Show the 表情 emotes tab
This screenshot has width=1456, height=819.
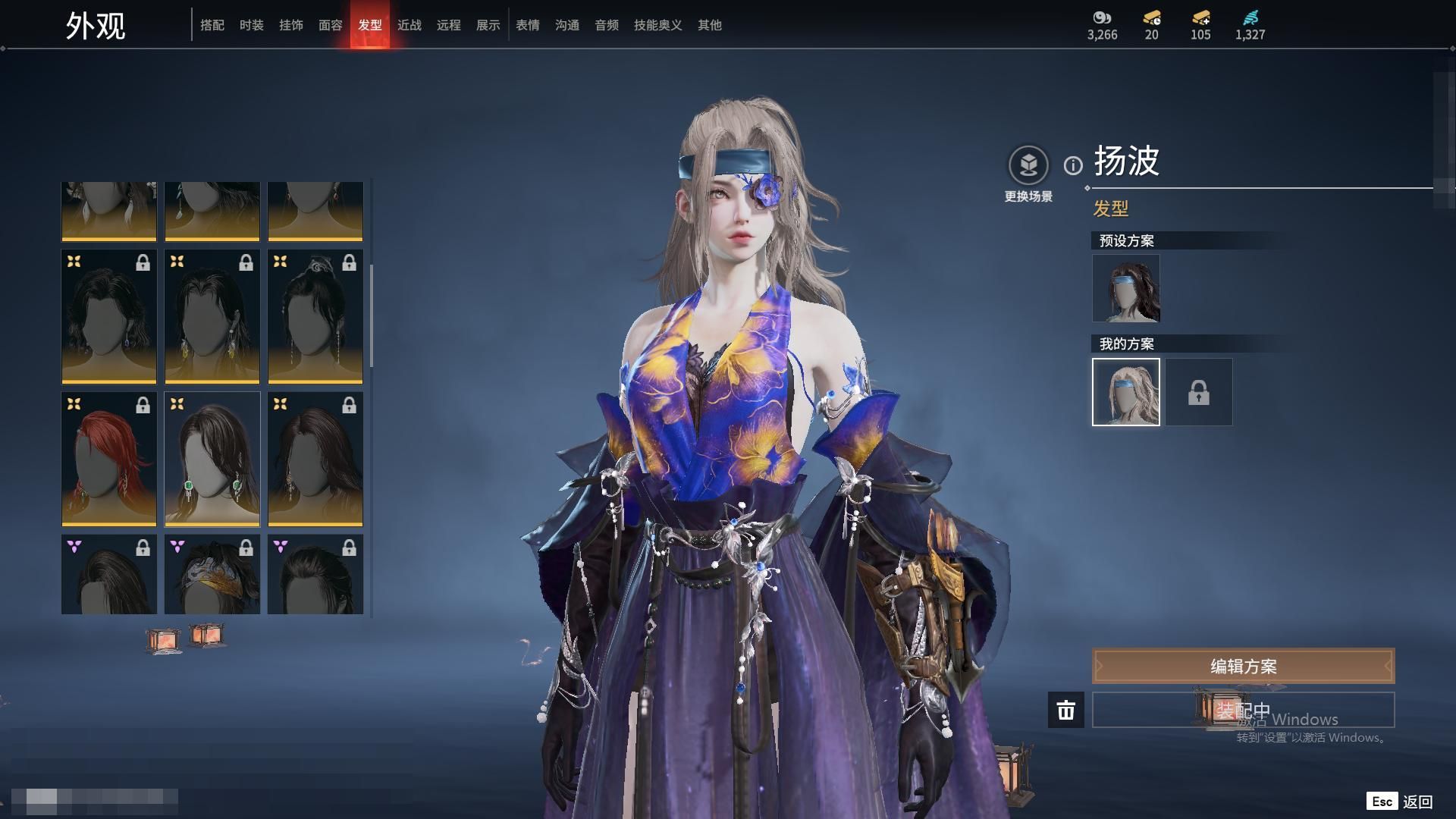pyautogui.click(x=527, y=25)
